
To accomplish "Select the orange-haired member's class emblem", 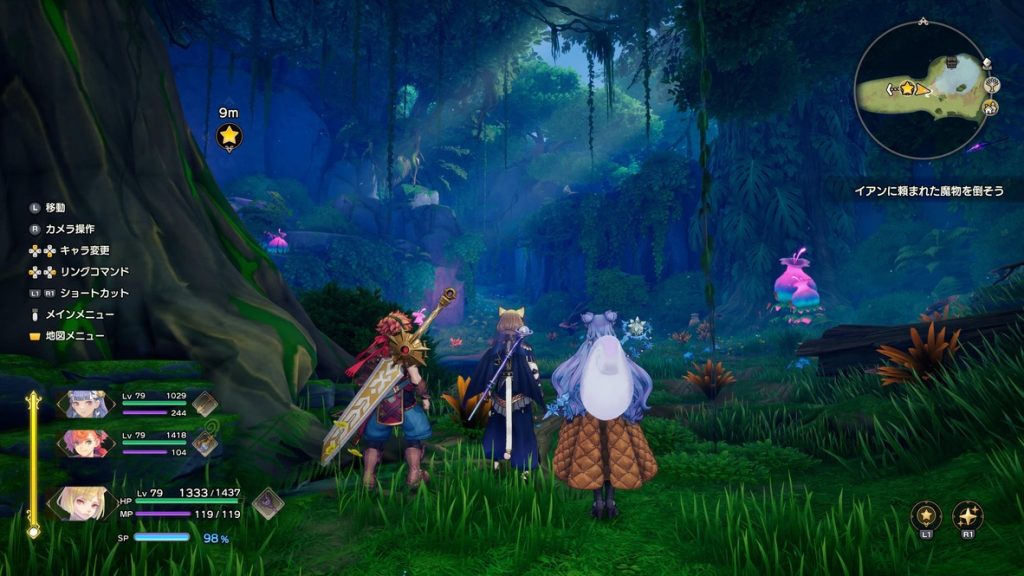I will click(205, 442).
